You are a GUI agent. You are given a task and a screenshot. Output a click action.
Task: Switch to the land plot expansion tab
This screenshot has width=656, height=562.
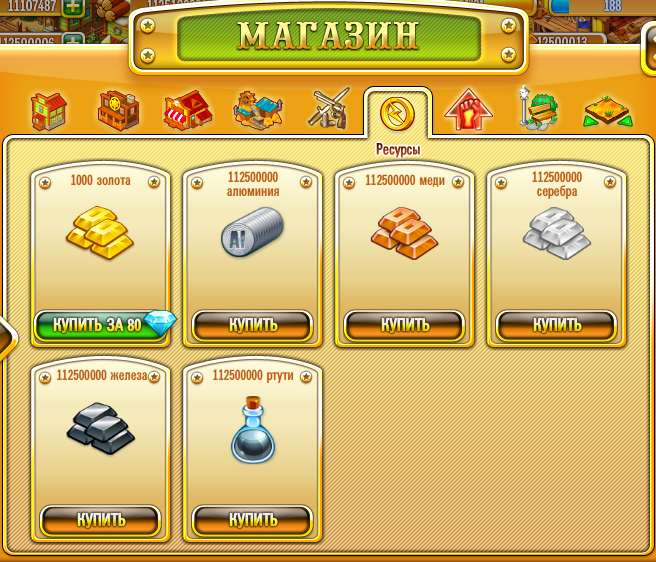click(607, 111)
